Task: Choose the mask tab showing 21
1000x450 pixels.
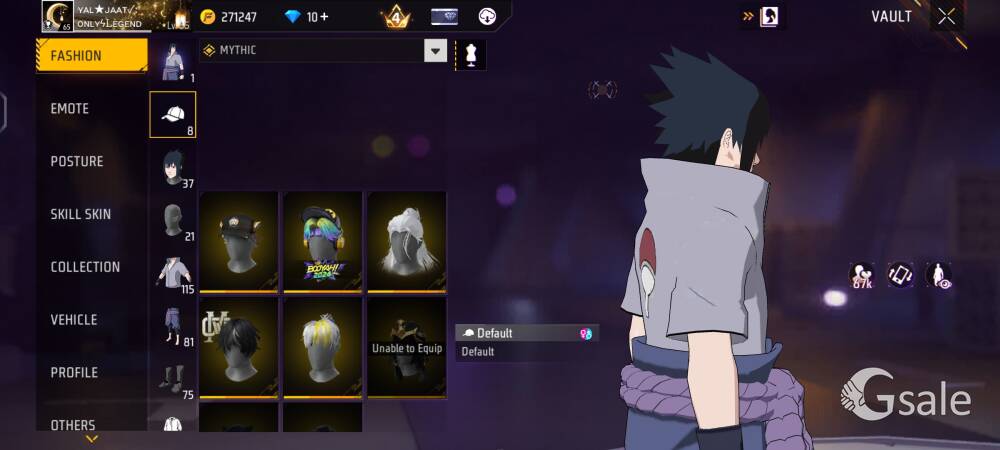Action: click(173, 221)
